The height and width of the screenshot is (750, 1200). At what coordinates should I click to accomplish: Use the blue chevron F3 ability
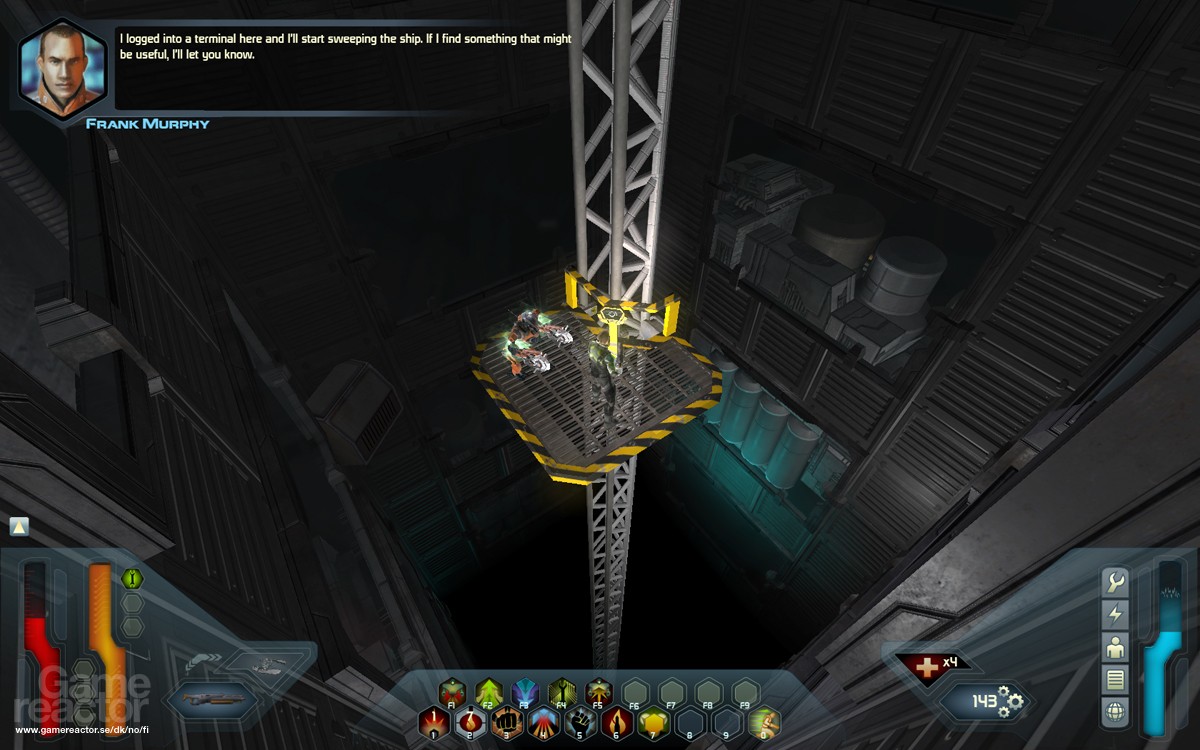tap(525, 691)
